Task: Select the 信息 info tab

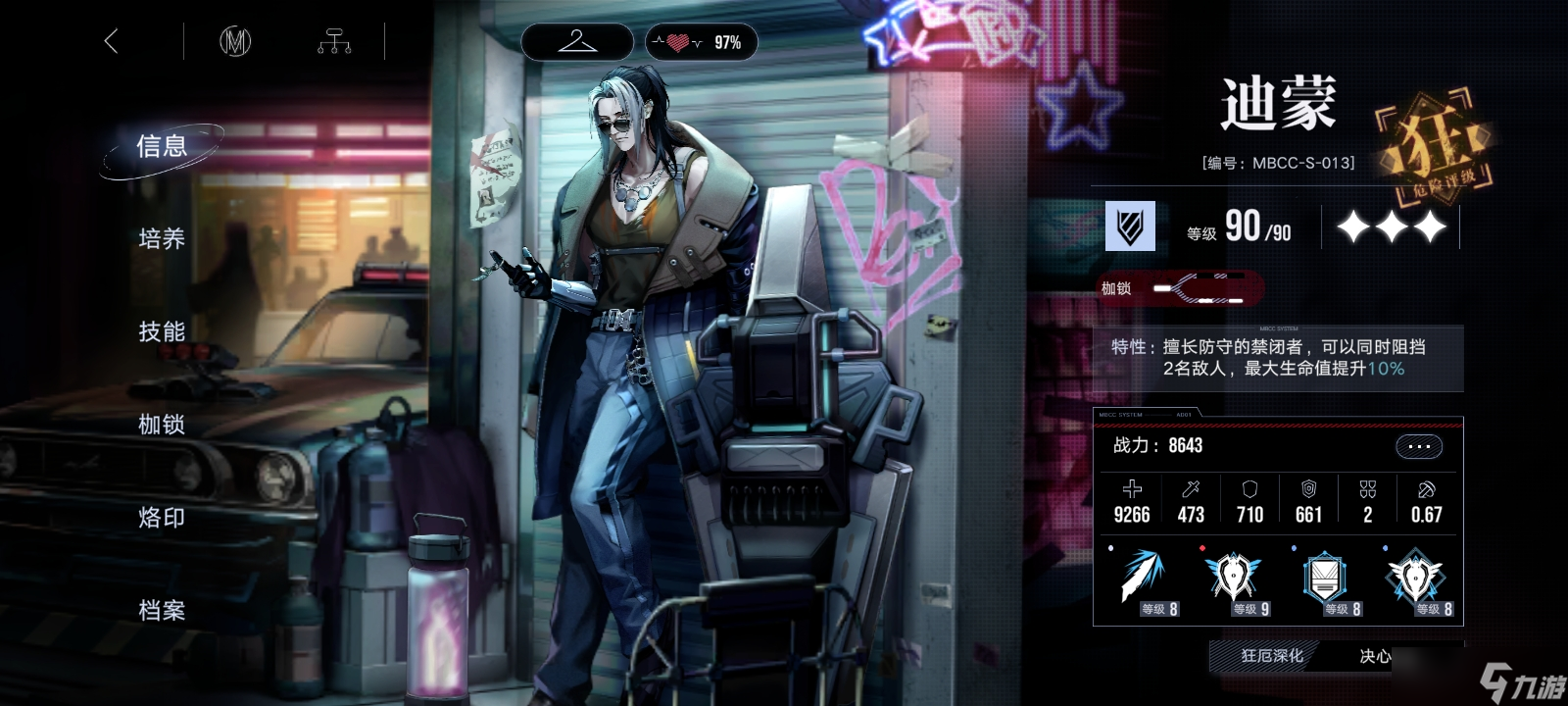Action: pos(162,147)
